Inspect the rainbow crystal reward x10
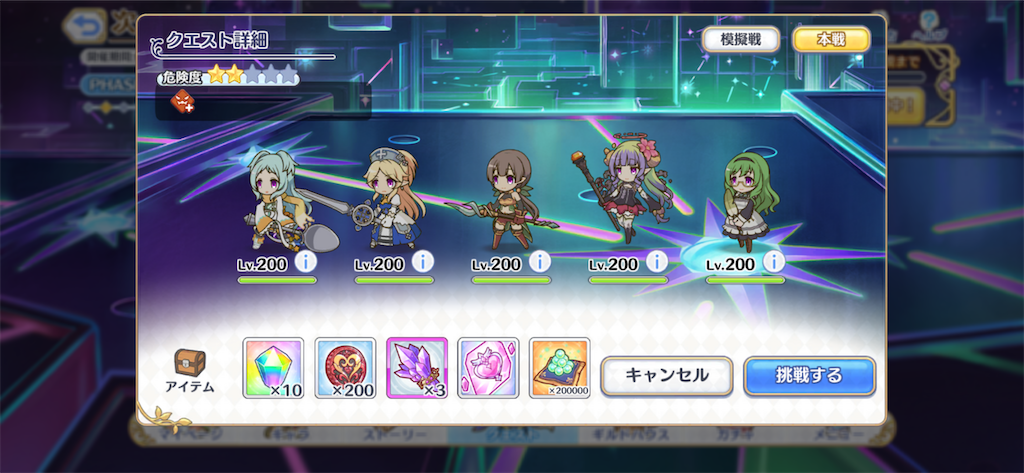1024x473 pixels. pyautogui.click(x=273, y=368)
